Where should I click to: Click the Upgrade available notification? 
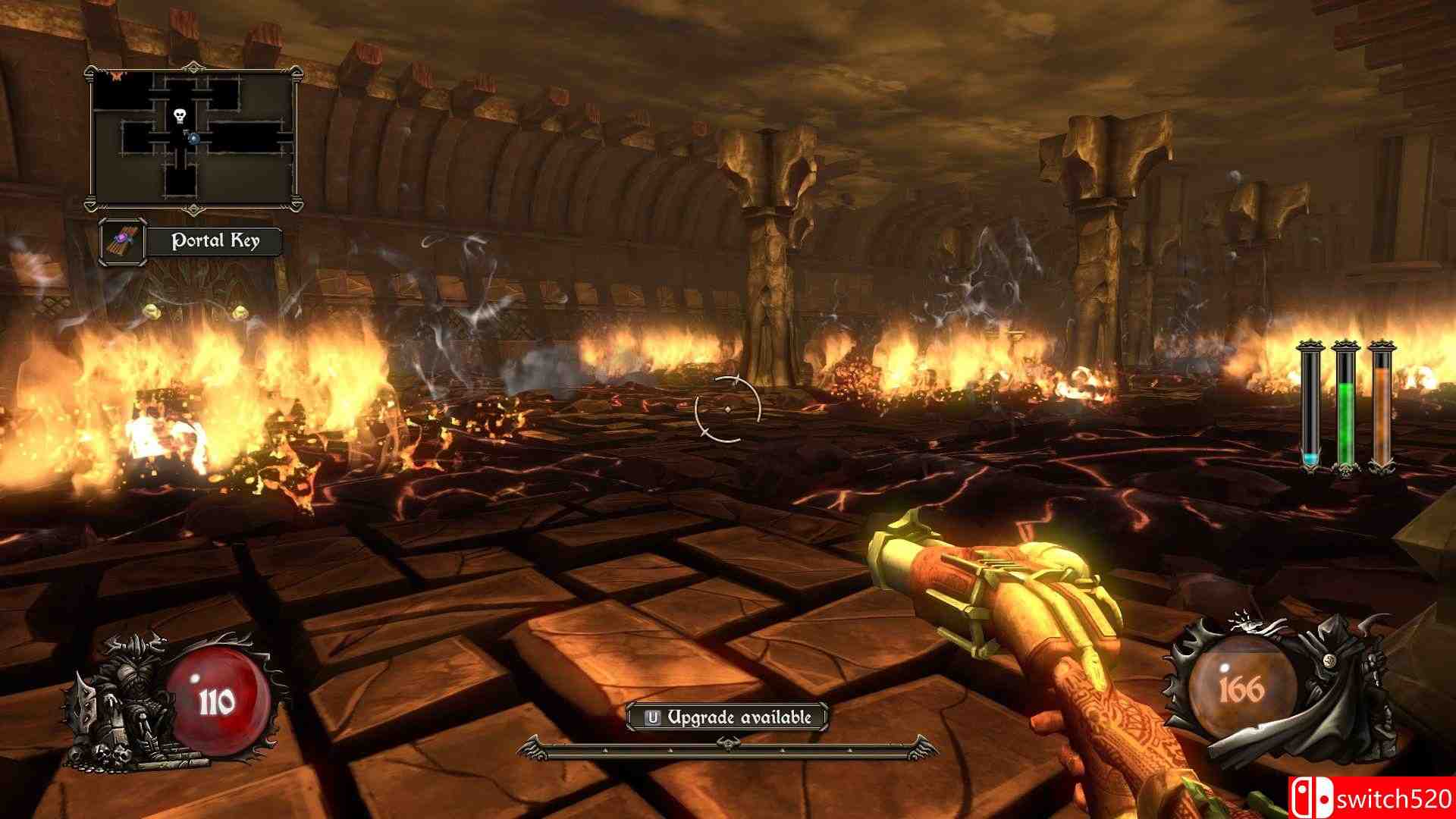pos(726,717)
